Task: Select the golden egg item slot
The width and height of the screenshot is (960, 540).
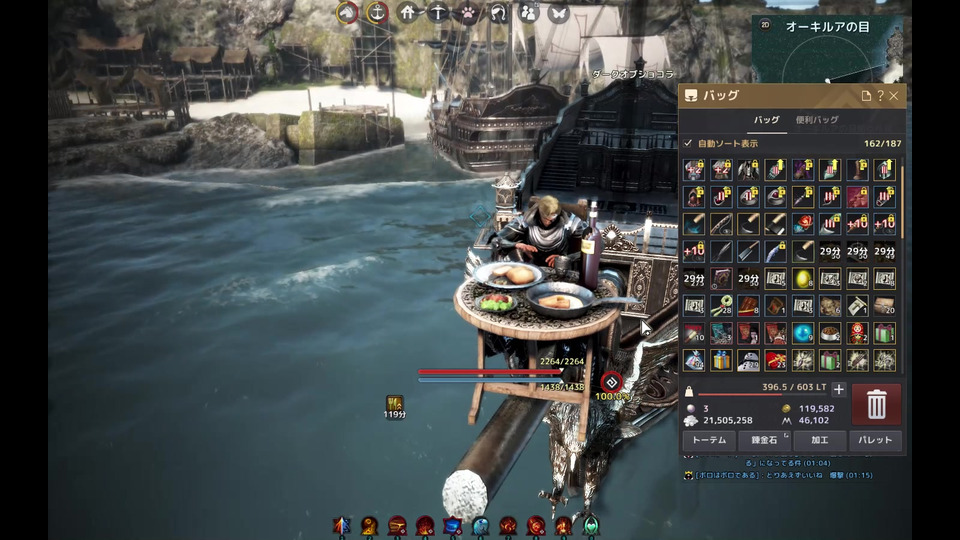Action: pos(803,279)
